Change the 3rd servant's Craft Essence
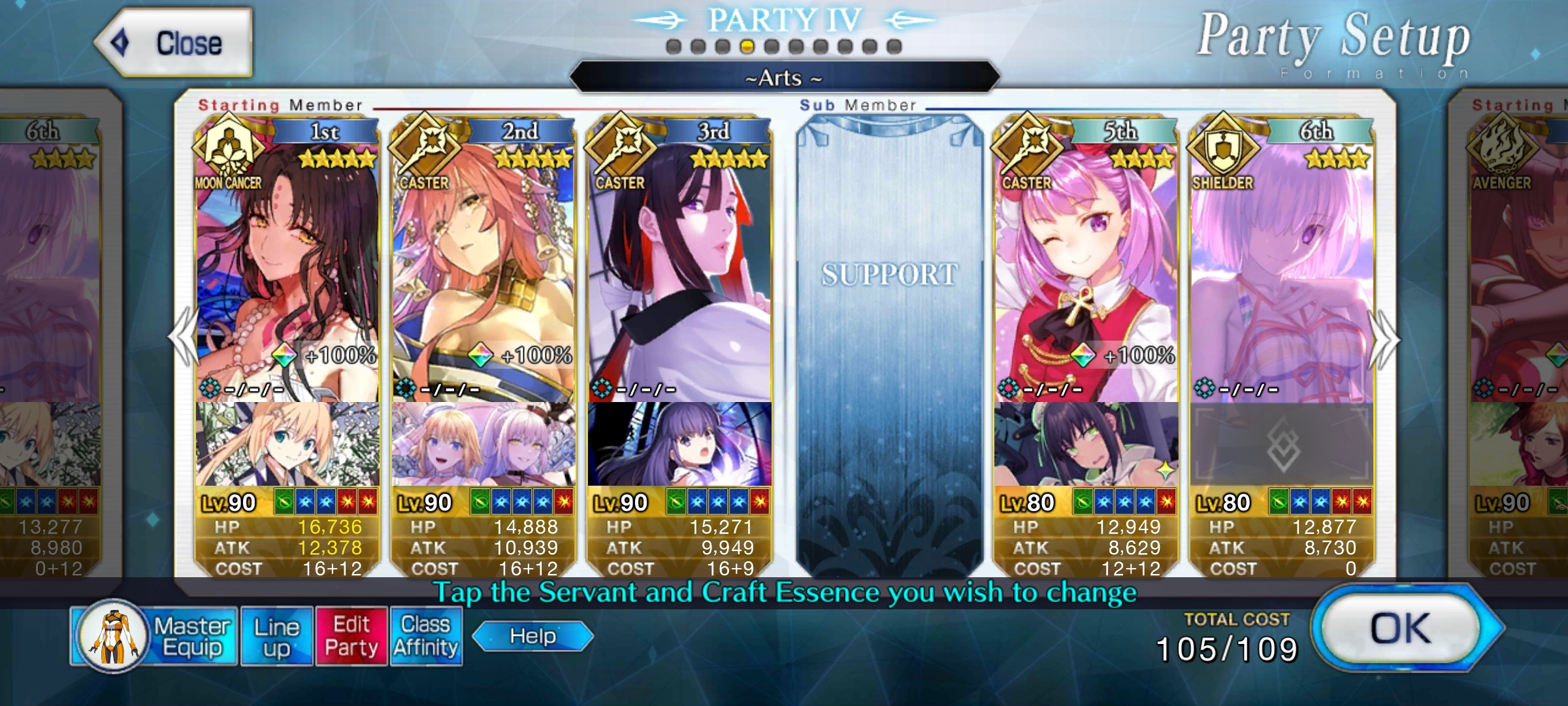 tap(679, 445)
